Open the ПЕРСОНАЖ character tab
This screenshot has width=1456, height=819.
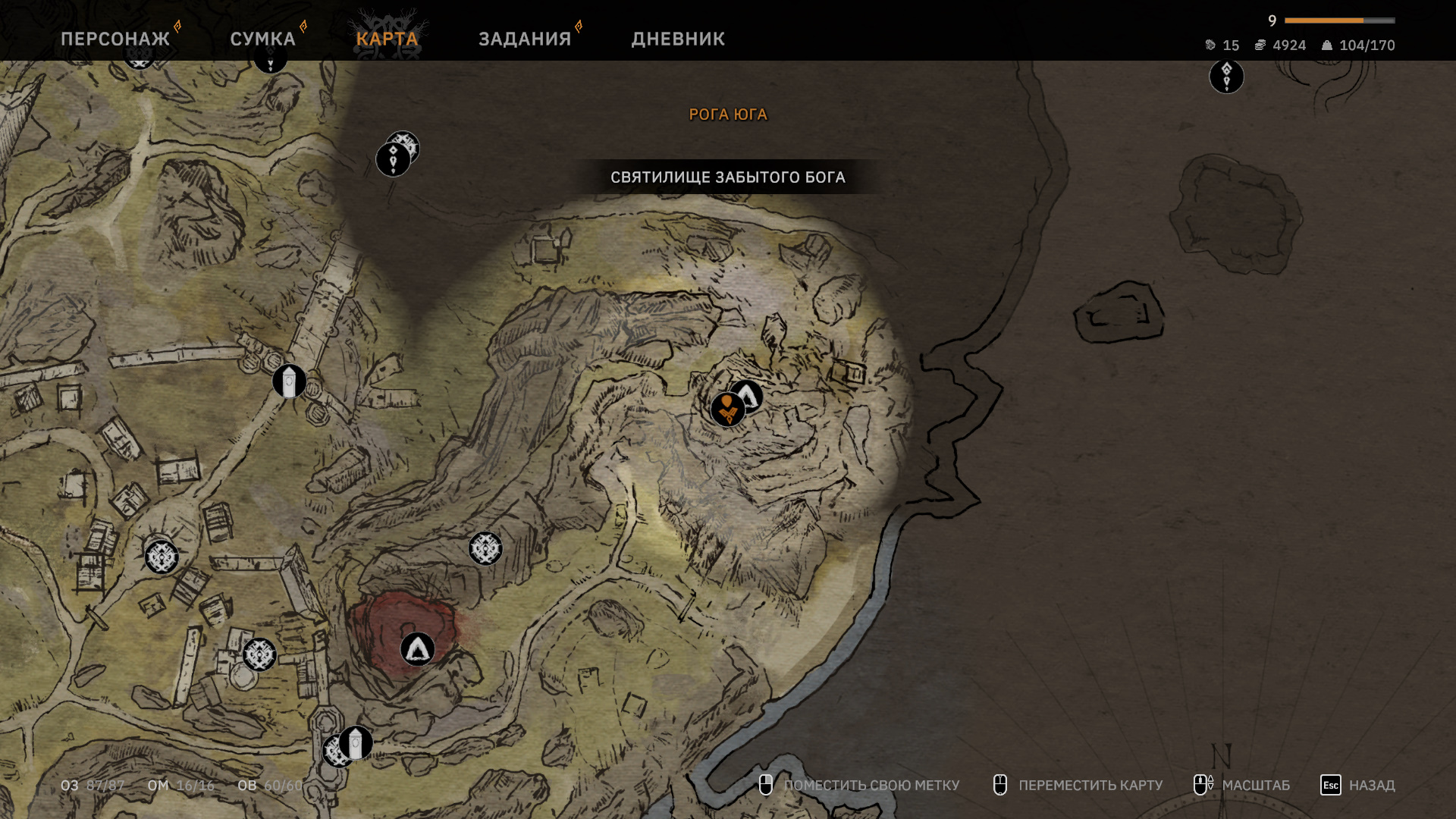click(x=115, y=39)
